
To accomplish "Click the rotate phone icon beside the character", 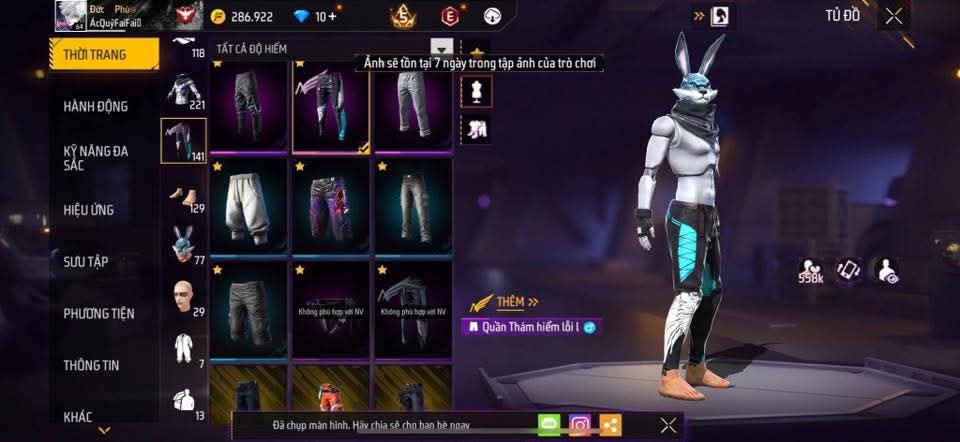I will tap(849, 270).
